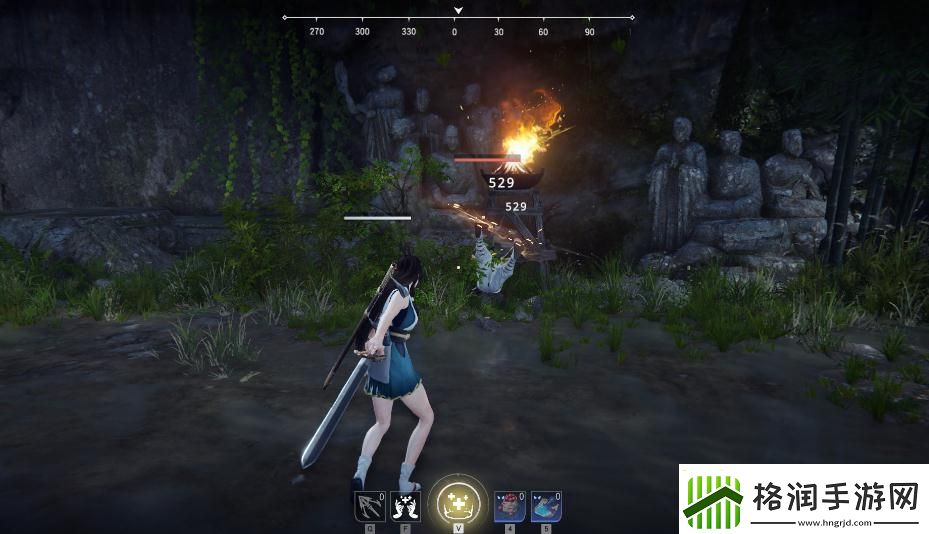Click the compass bar at the top

(458, 18)
